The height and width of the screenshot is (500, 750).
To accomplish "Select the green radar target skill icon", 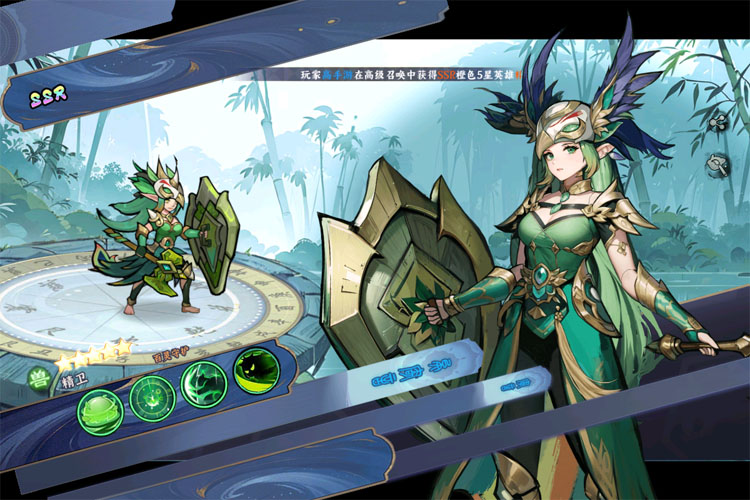I will coord(152,396).
